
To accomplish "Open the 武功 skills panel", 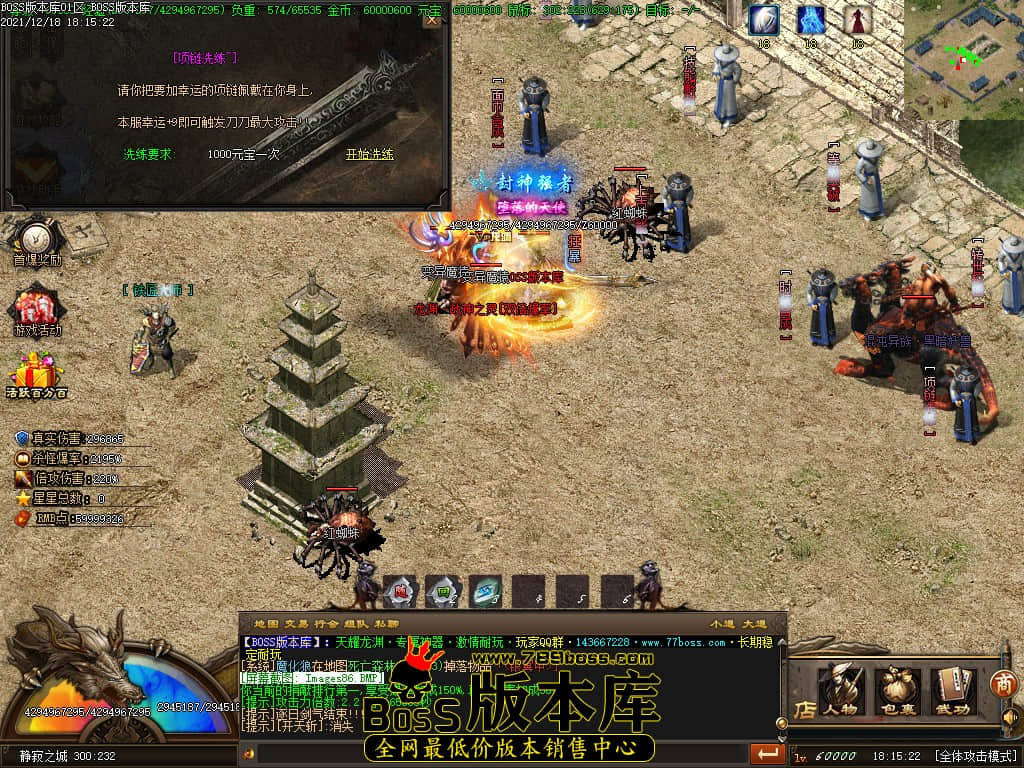I will pyautogui.click(x=954, y=690).
